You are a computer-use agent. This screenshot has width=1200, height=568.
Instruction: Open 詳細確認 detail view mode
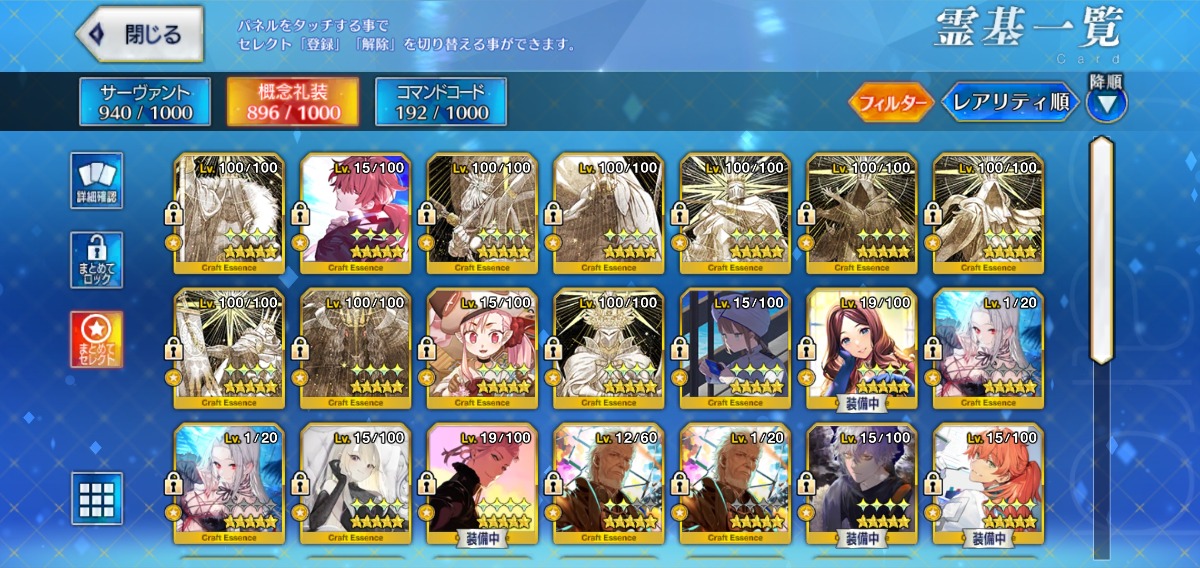[97, 181]
